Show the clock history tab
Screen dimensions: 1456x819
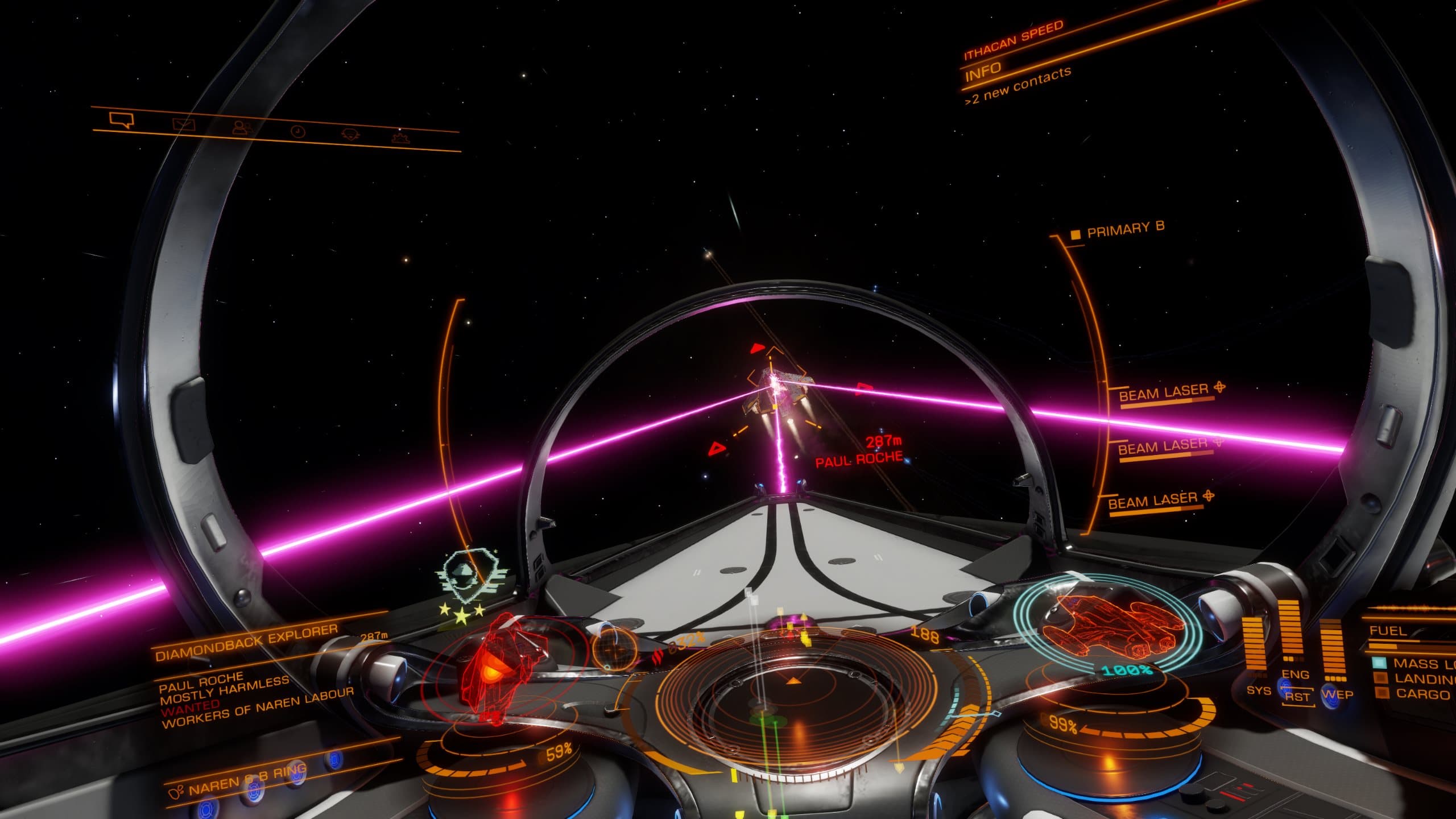point(297,132)
